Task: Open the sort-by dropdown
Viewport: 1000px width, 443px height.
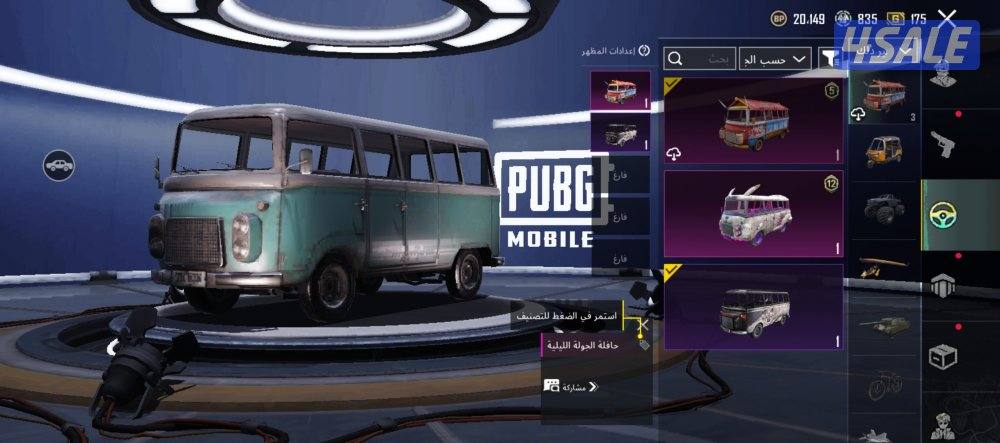Action: click(x=774, y=59)
